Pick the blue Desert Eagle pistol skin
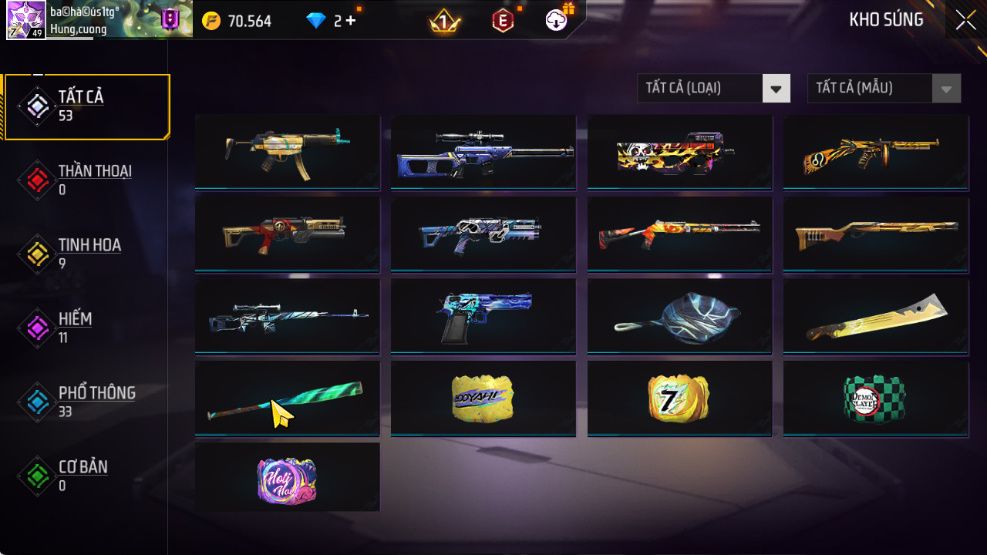Image resolution: width=987 pixels, height=555 pixels. click(x=483, y=316)
